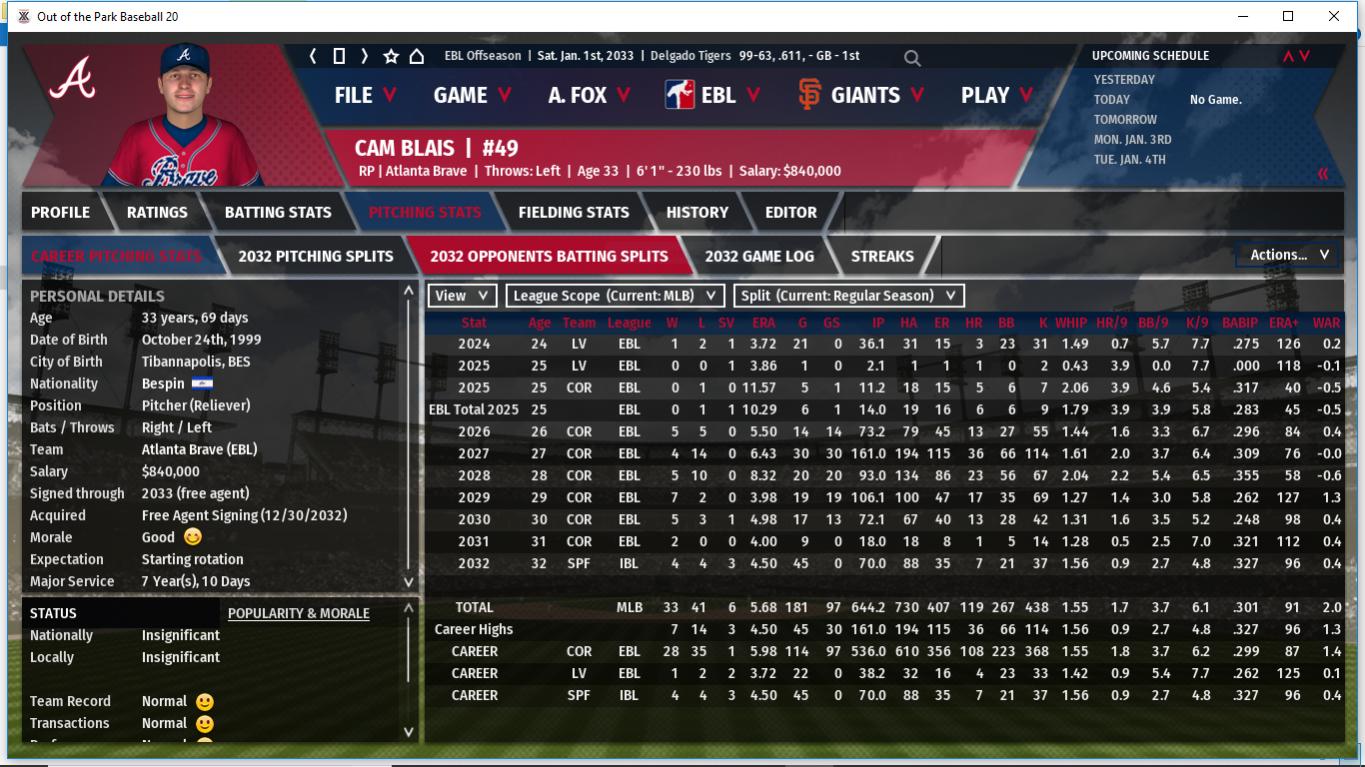Open the HISTORY tab
Screen dimensions: 1365x767
coord(697,212)
